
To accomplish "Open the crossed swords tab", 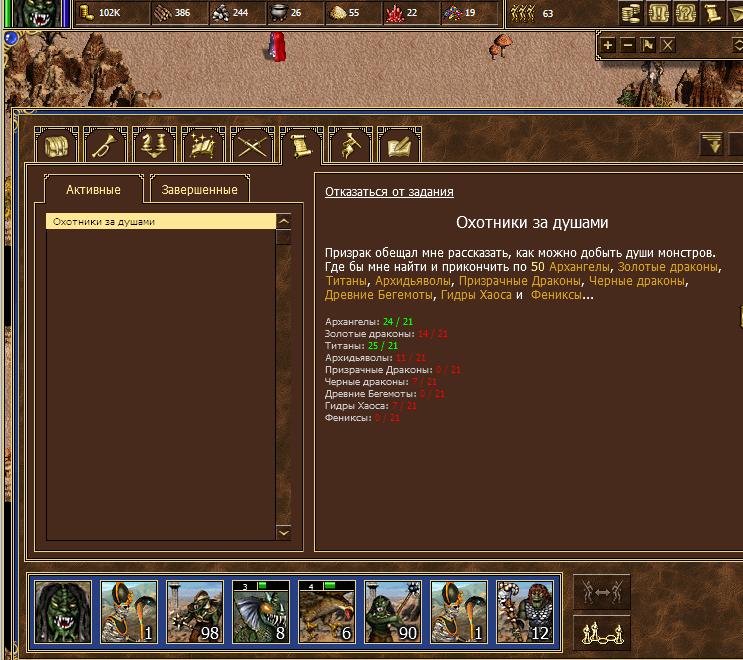I will 251,146.
